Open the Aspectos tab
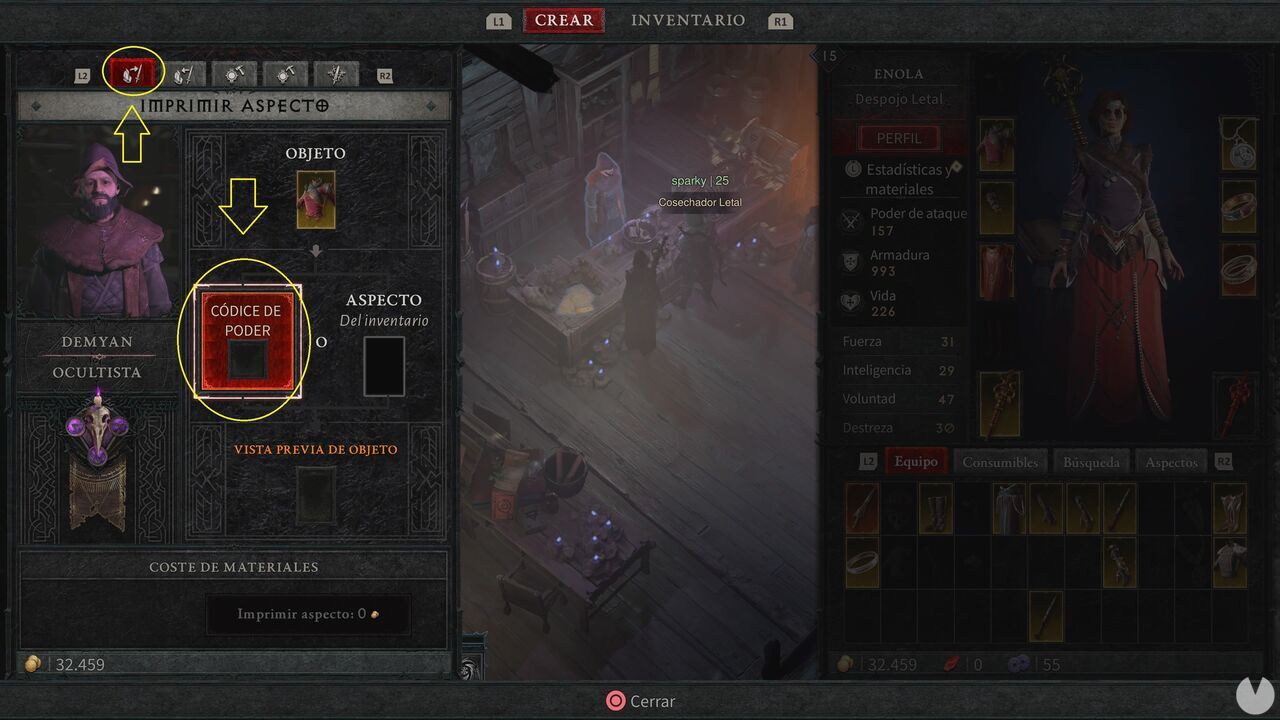The height and width of the screenshot is (720, 1280). pyautogui.click(x=1170, y=461)
